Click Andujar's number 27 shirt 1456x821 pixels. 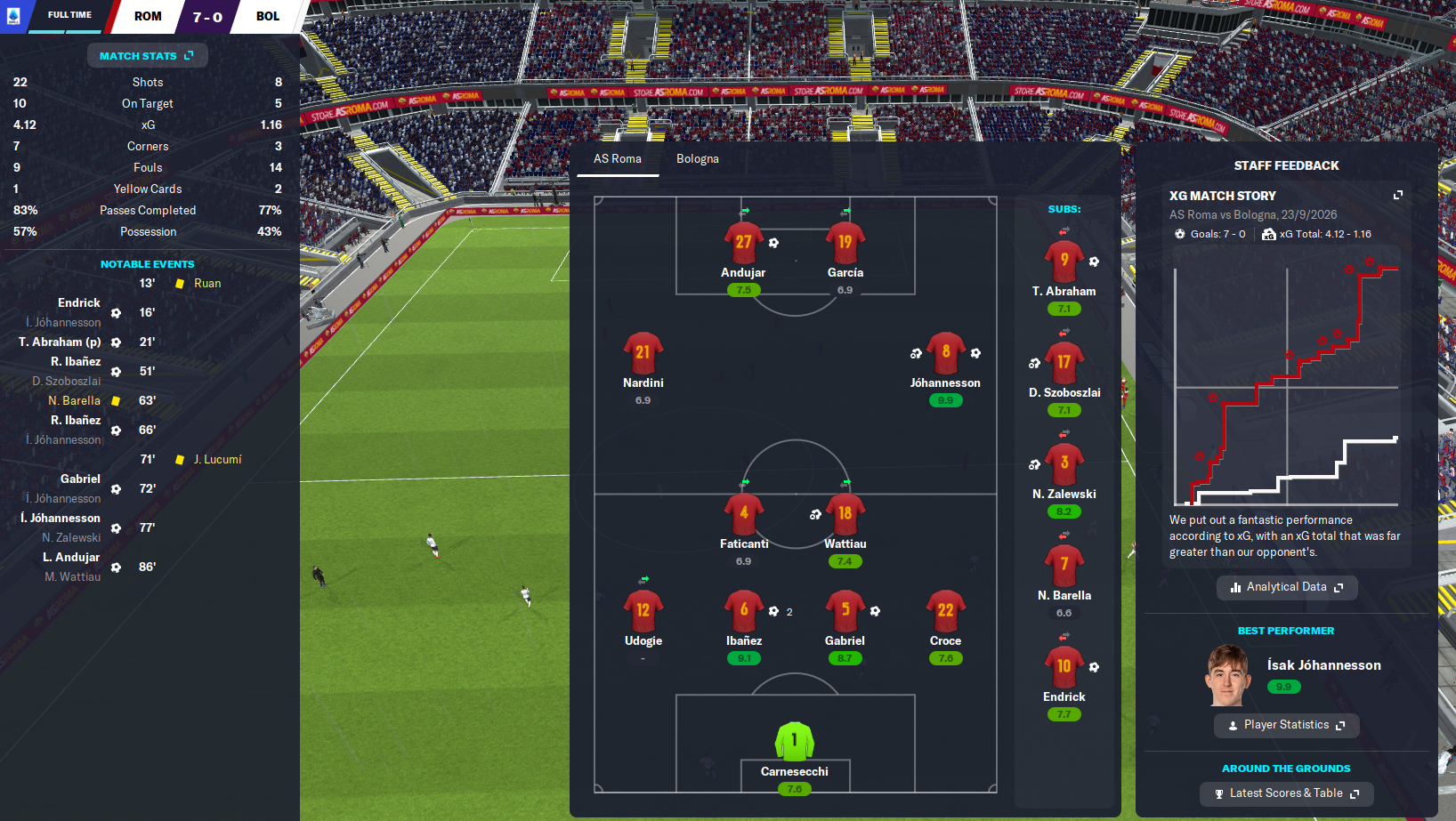point(743,243)
